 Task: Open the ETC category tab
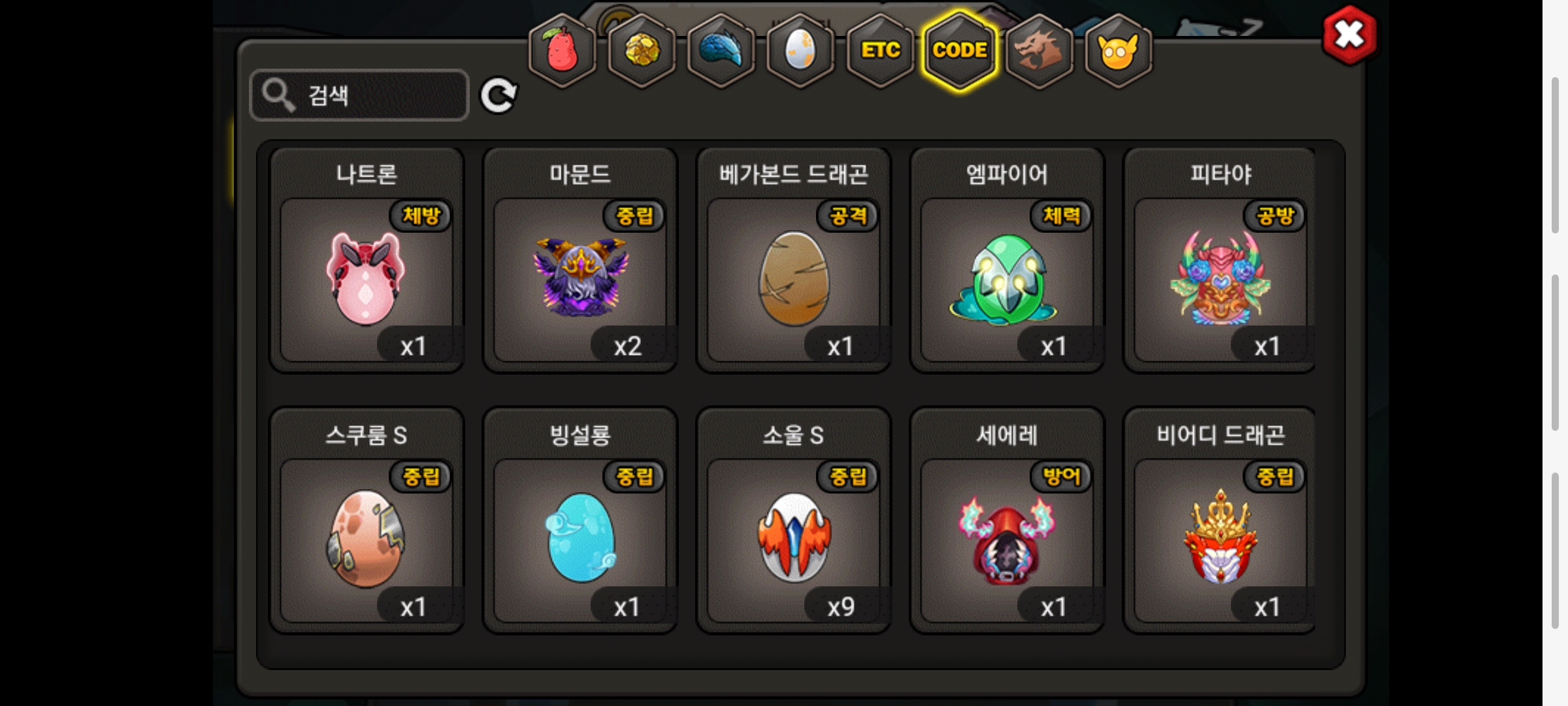click(880, 51)
